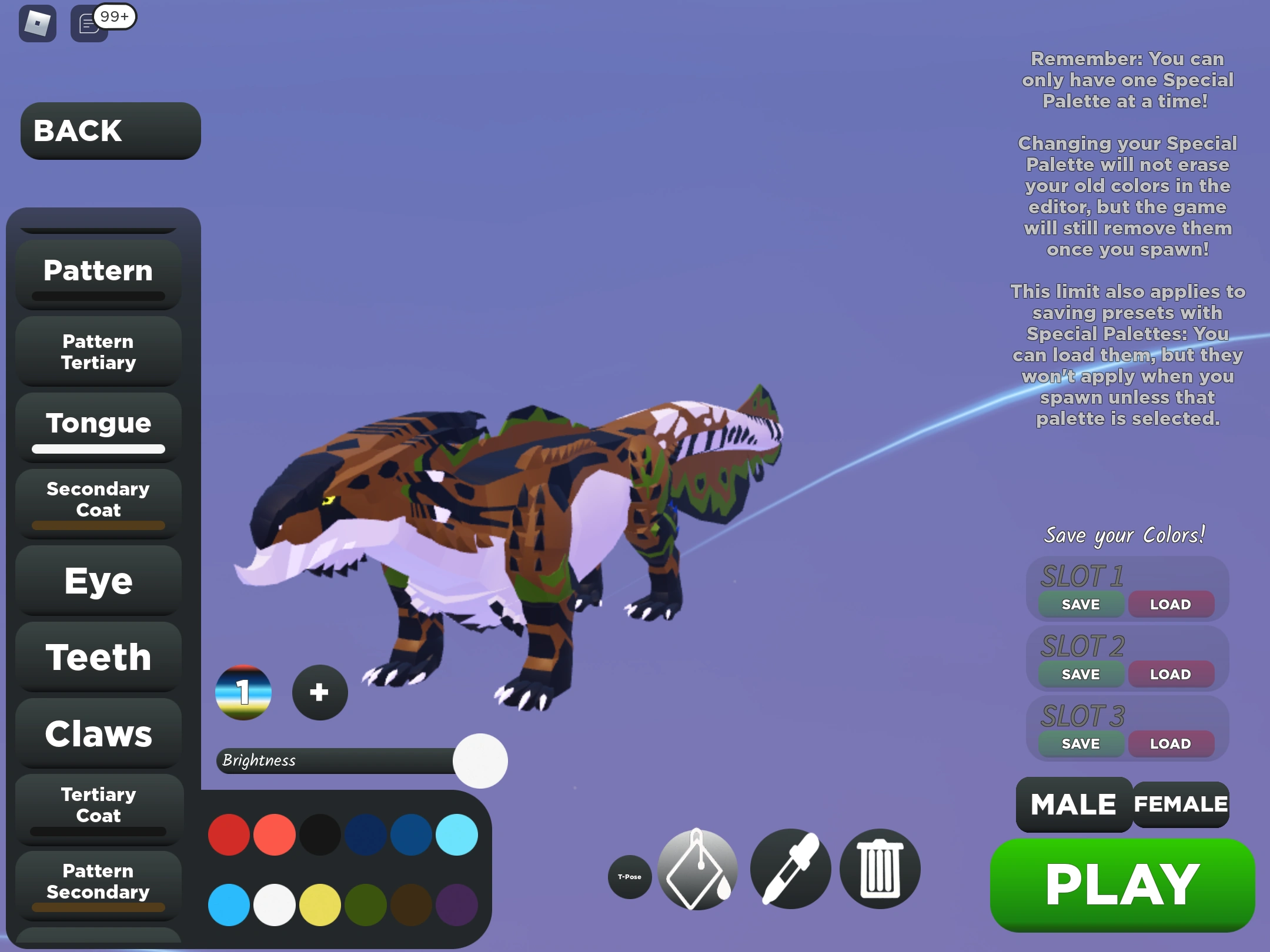The width and height of the screenshot is (1270, 952).
Task: Open the Secondary Coat section
Action: [x=98, y=500]
